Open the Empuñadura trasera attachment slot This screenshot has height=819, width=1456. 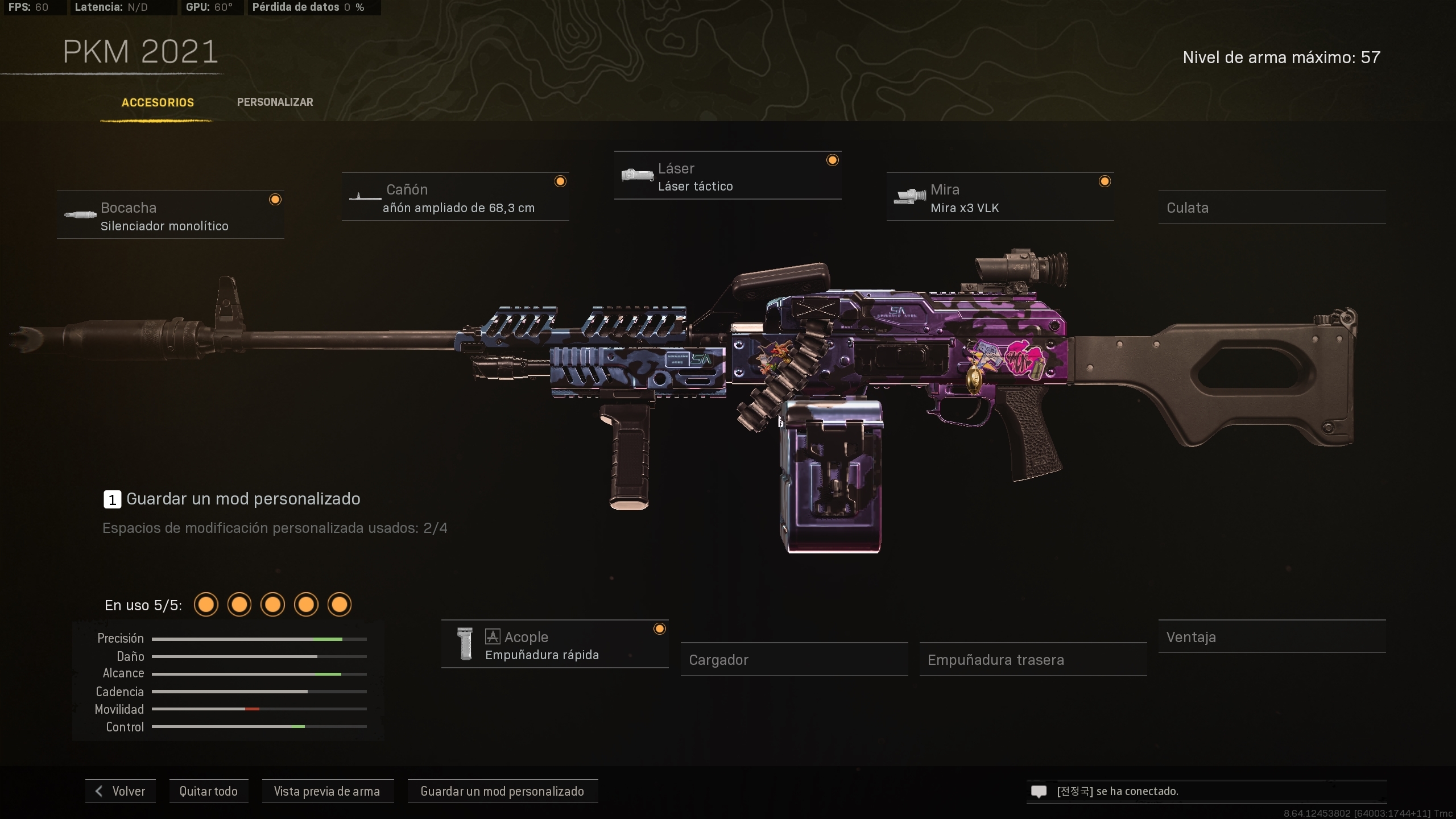coord(1032,659)
